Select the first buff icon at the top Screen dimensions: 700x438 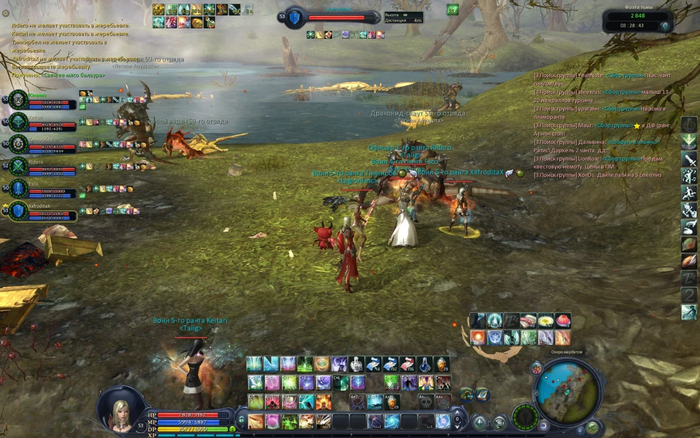(x=159, y=9)
